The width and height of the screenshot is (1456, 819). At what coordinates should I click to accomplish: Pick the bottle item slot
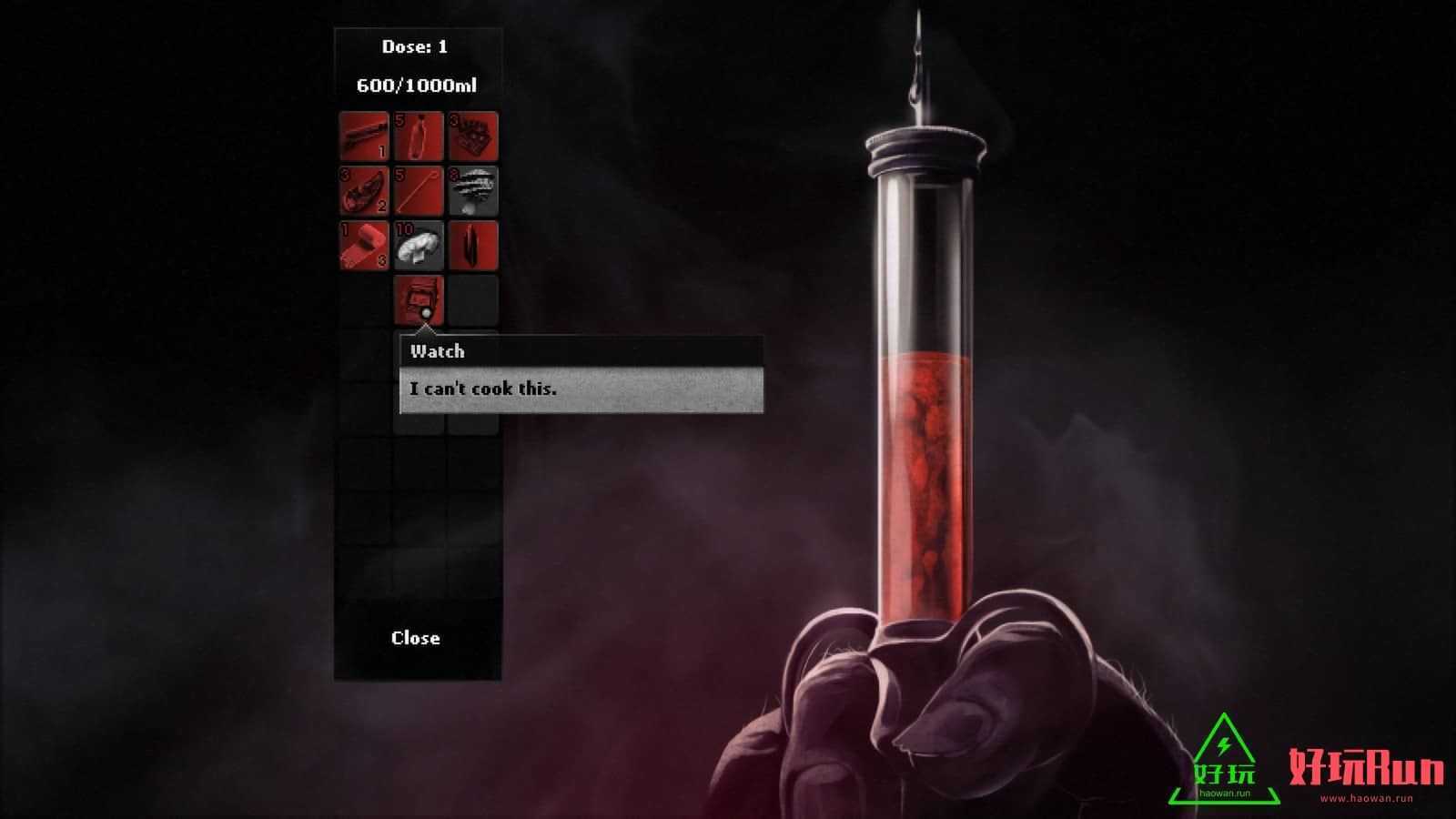coord(419,136)
